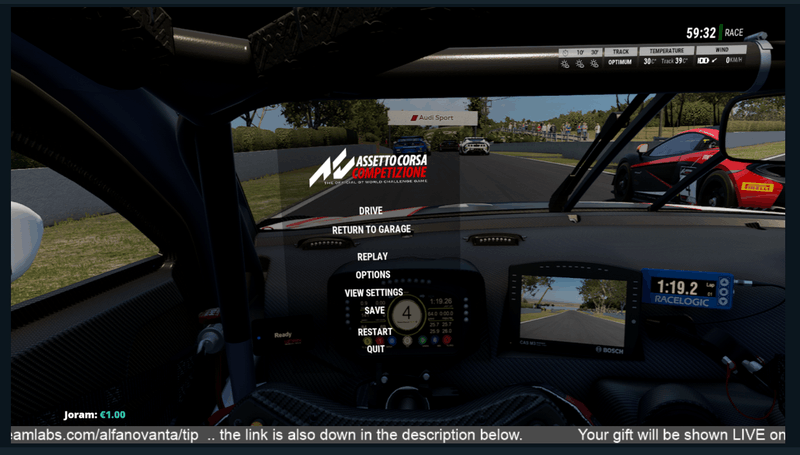Restart the race session

pos(375,332)
